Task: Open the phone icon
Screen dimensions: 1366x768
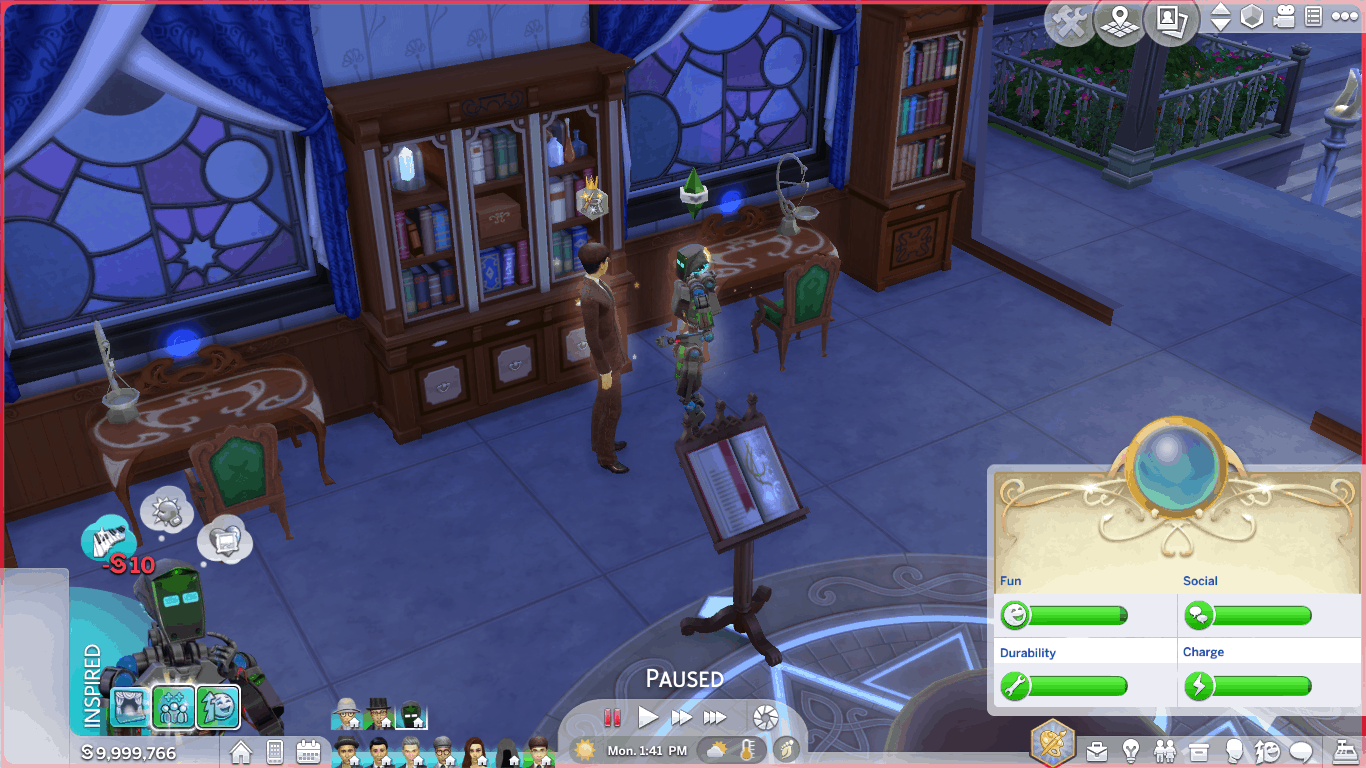Action: [x=275, y=751]
